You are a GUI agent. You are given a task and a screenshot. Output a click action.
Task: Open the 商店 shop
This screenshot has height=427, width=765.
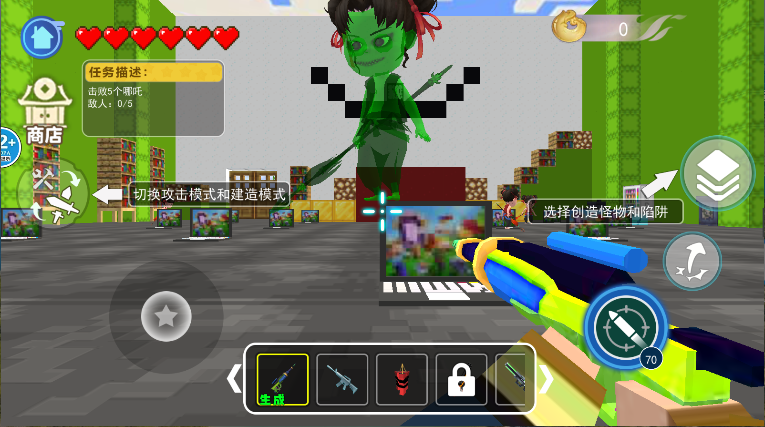[43, 111]
